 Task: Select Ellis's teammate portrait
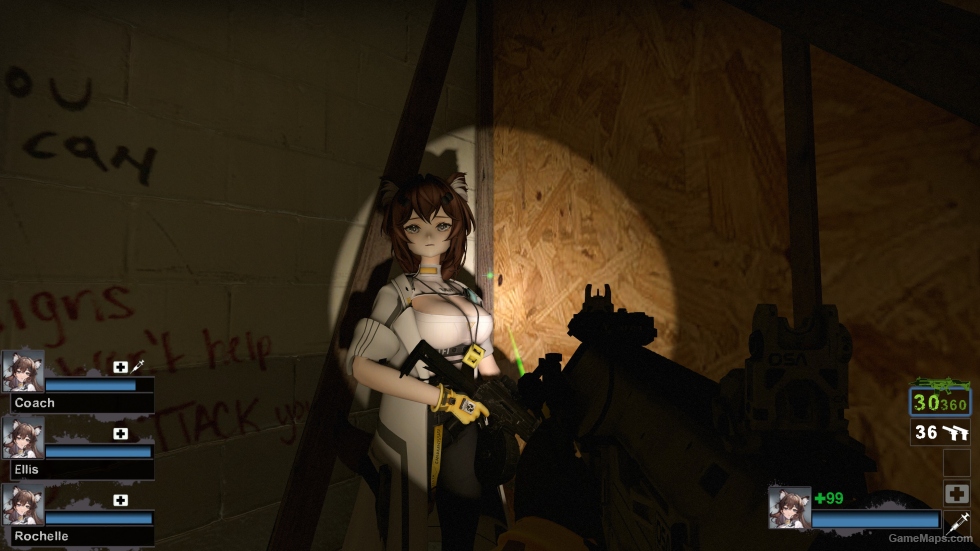23,438
